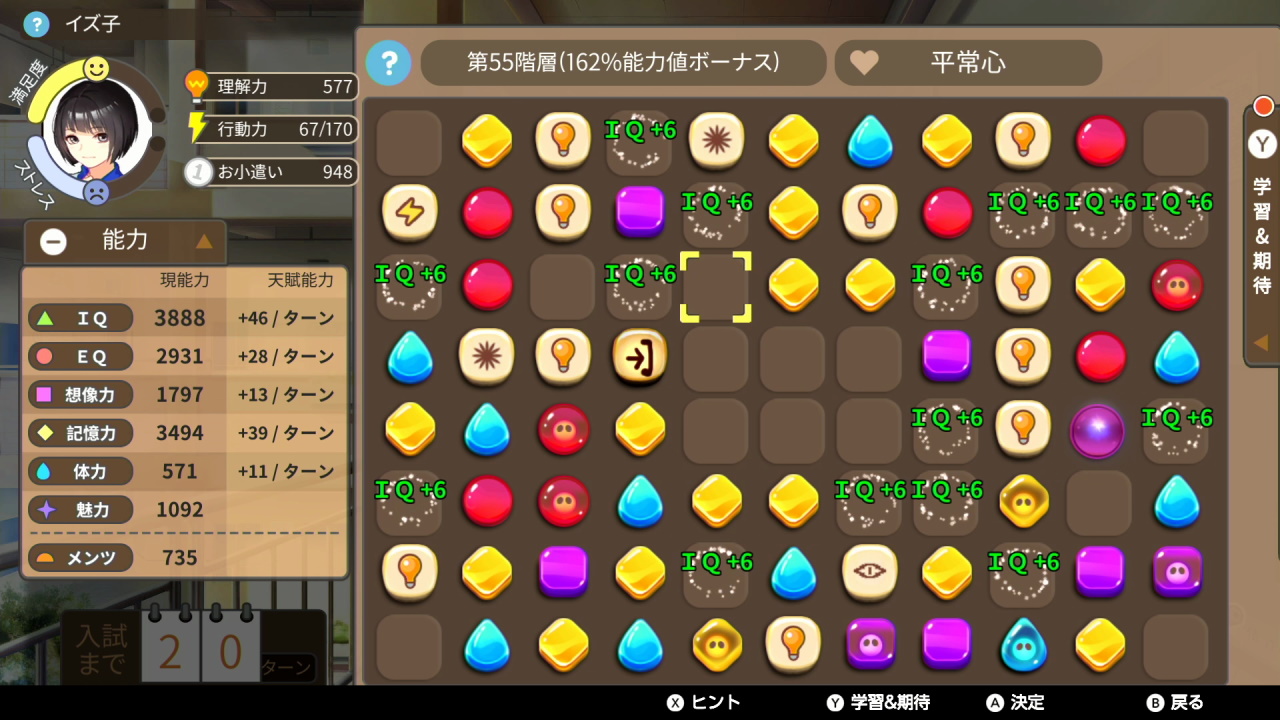Viewport: 1280px width, 720px height.
Task: Select the spiral arrow tile near the lightbulbs
Action: click(639, 358)
